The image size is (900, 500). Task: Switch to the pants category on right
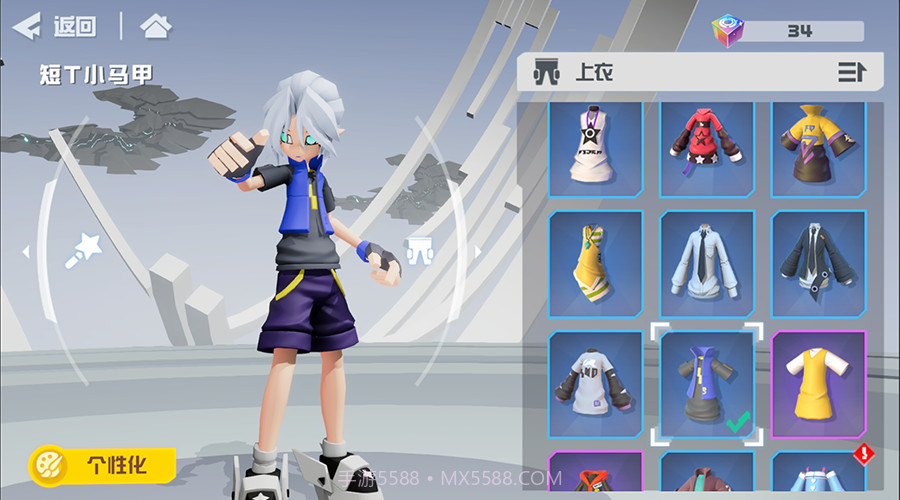pyautogui.click(x=419, y=250)
